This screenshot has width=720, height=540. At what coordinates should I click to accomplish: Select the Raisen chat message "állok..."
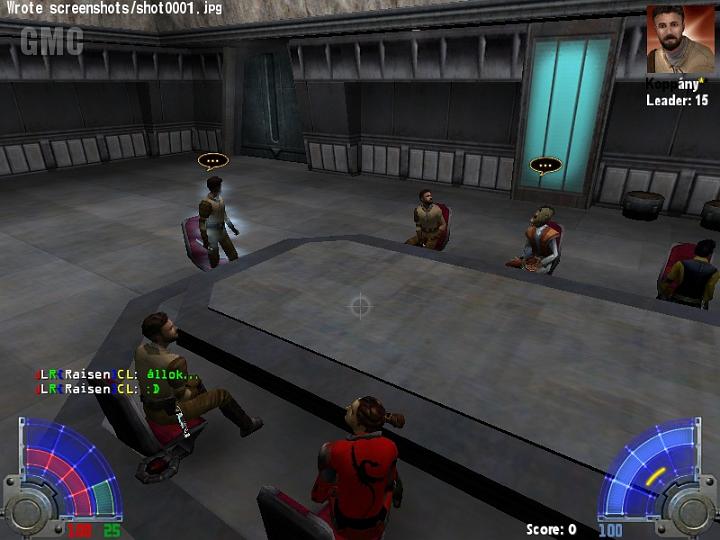point(118,375)
